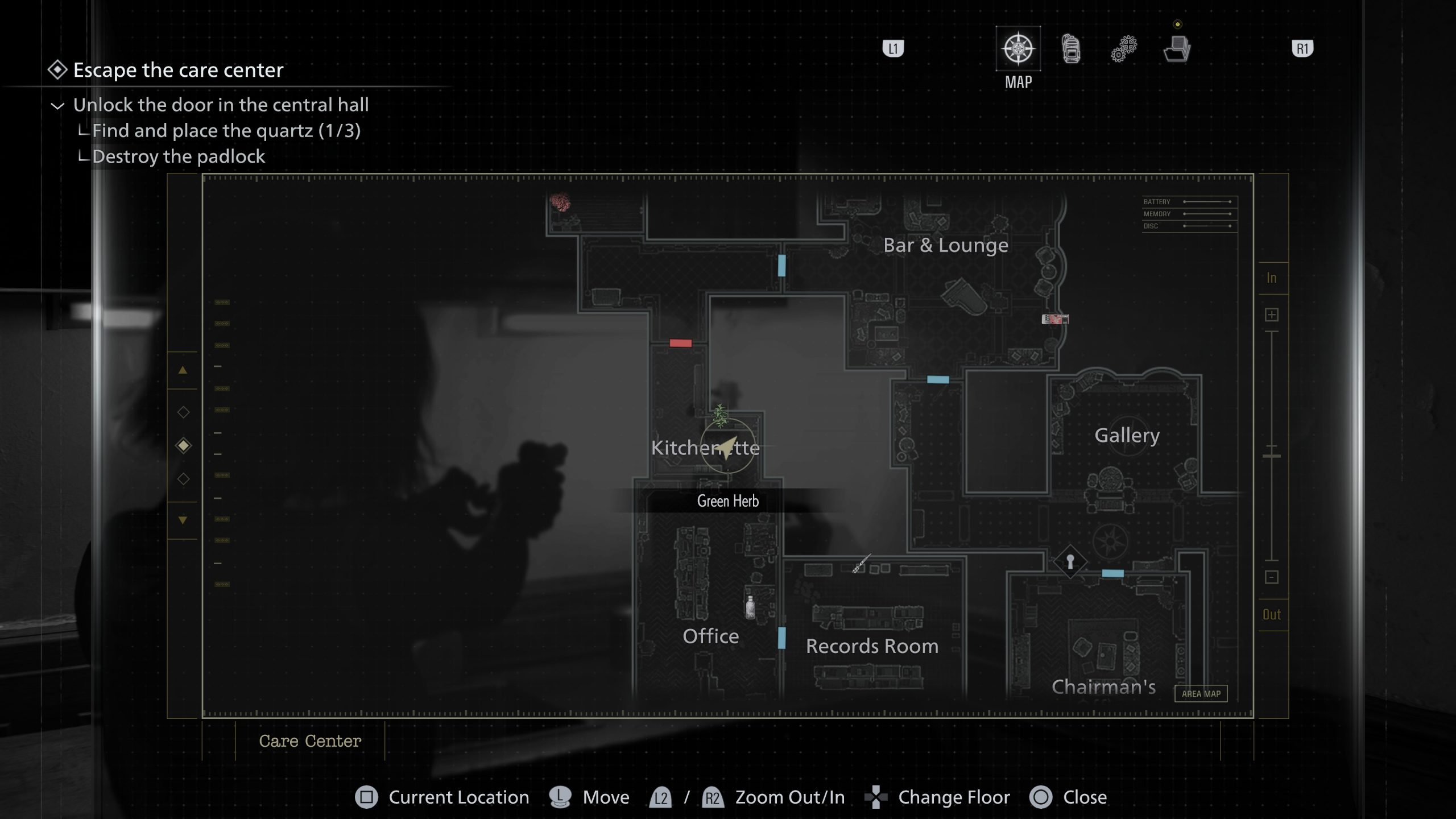Click the red coral marker on the map

[x=560, y=202]
